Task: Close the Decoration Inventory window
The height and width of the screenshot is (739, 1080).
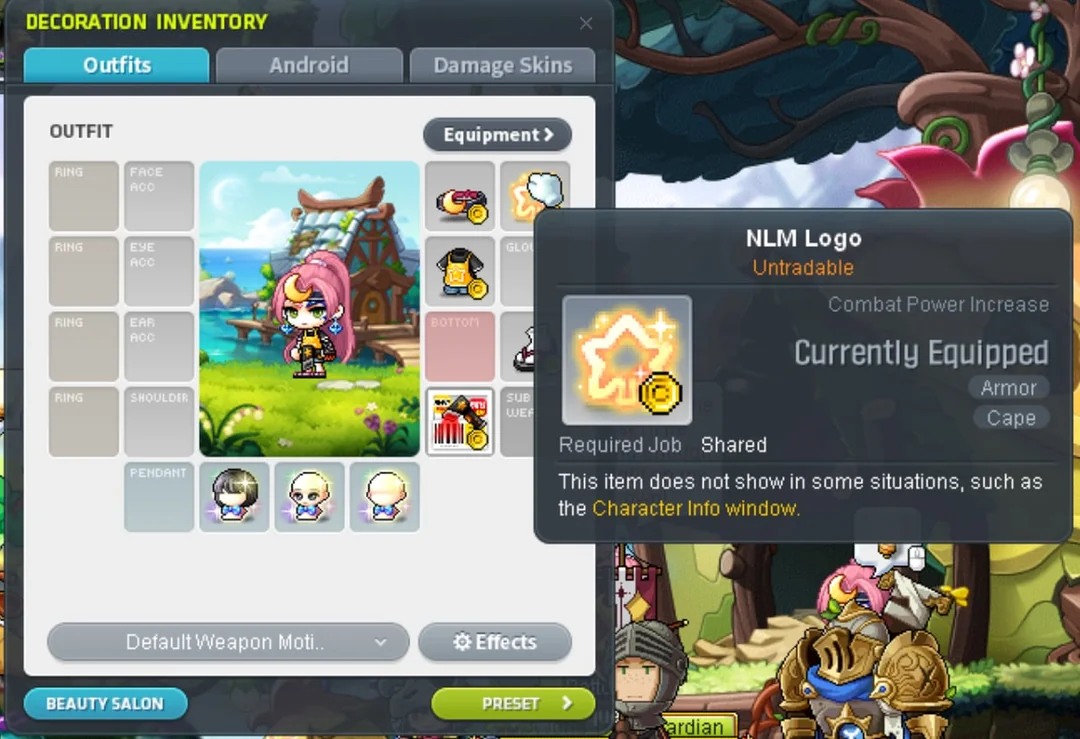Action: 586,23
